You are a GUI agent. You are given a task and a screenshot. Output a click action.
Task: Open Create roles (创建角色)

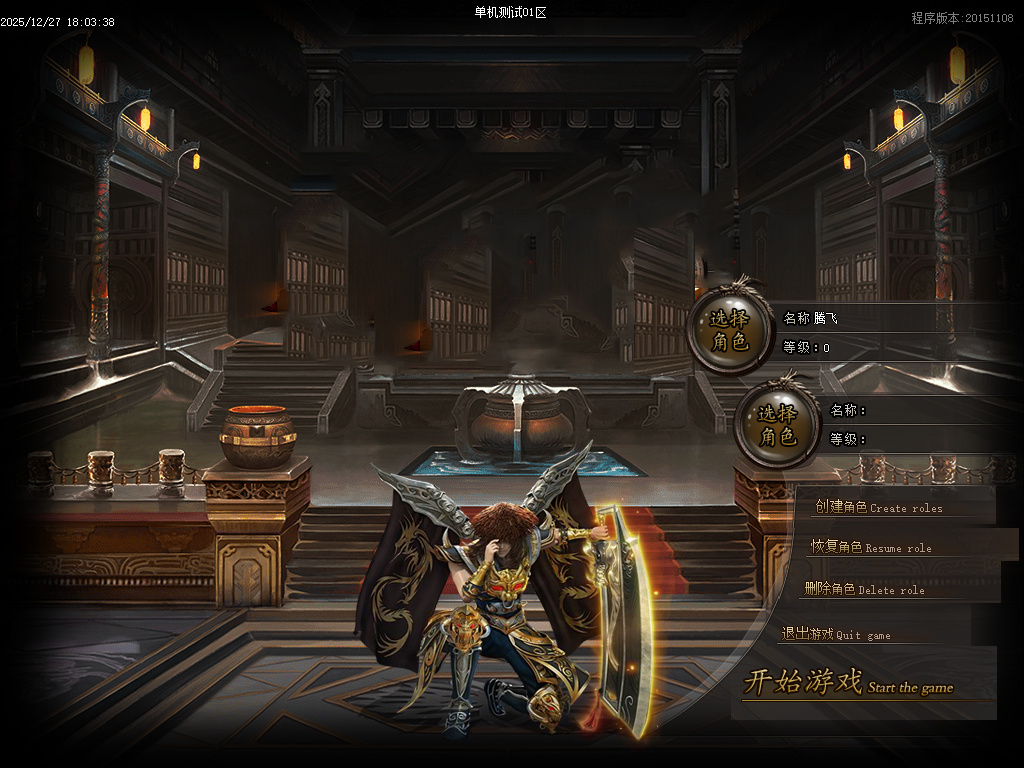coord(878,507)
